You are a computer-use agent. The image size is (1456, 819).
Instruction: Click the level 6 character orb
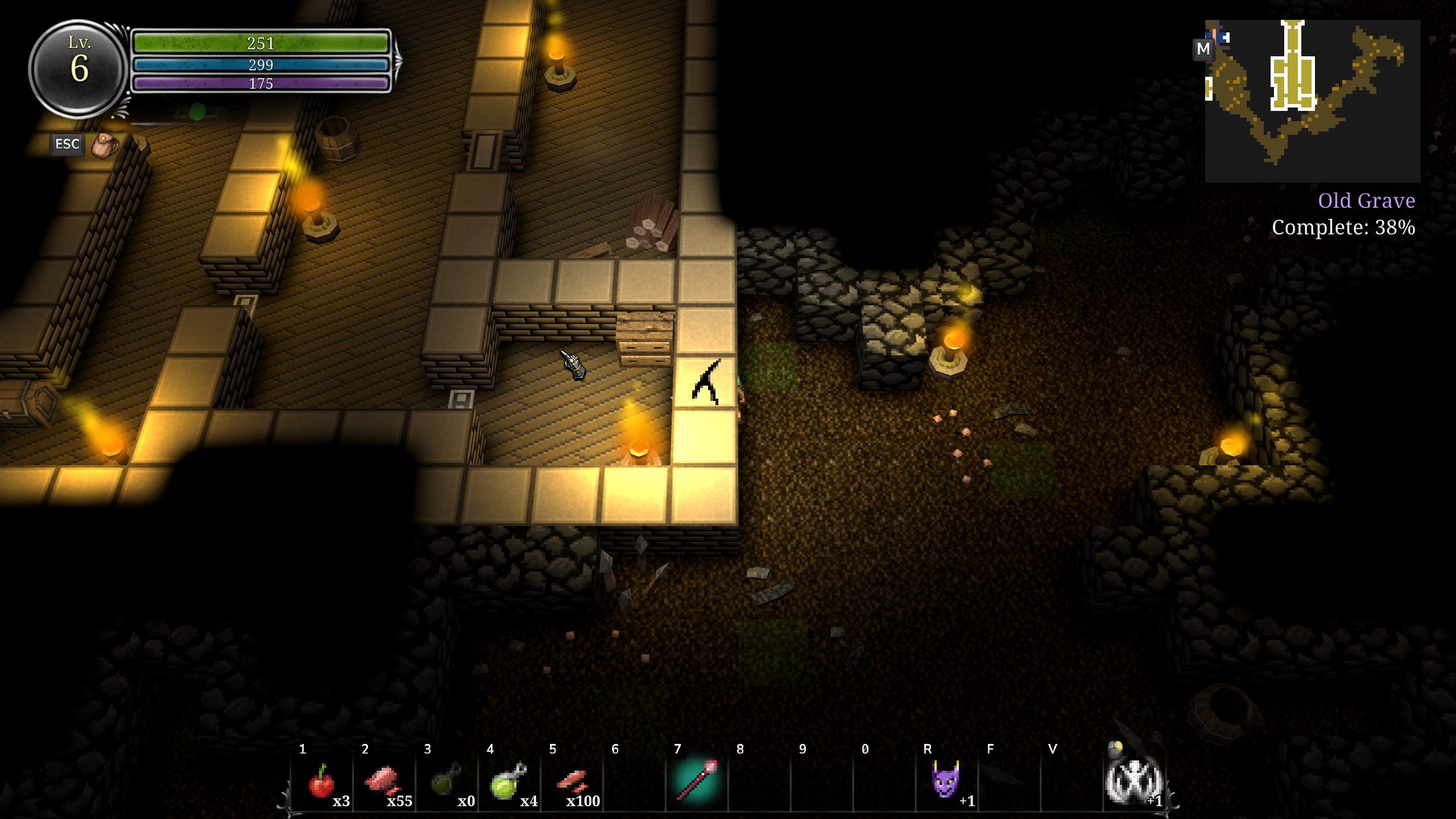tap(78, 68)
